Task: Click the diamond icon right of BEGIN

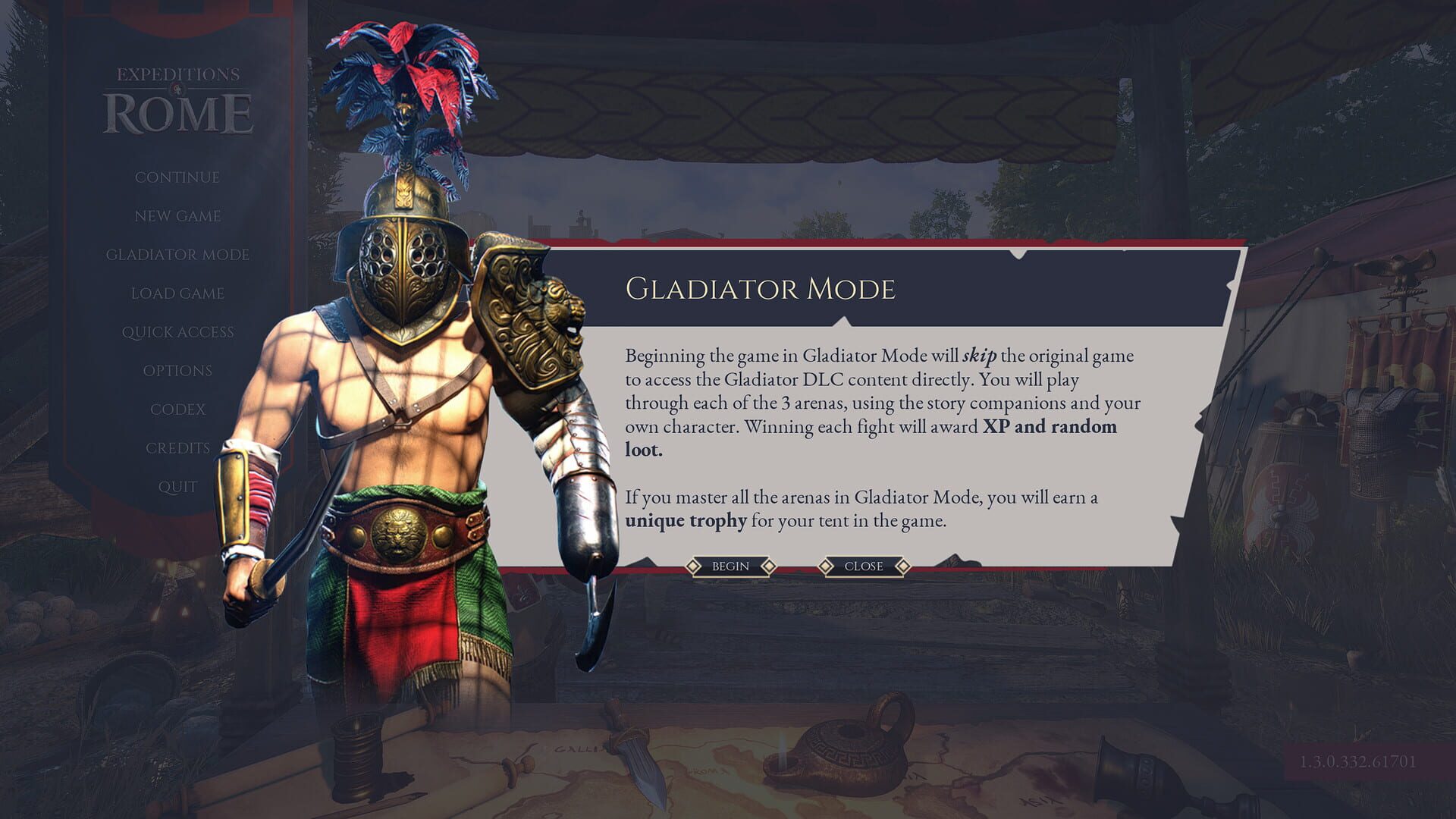Action: tap(770, 566)
